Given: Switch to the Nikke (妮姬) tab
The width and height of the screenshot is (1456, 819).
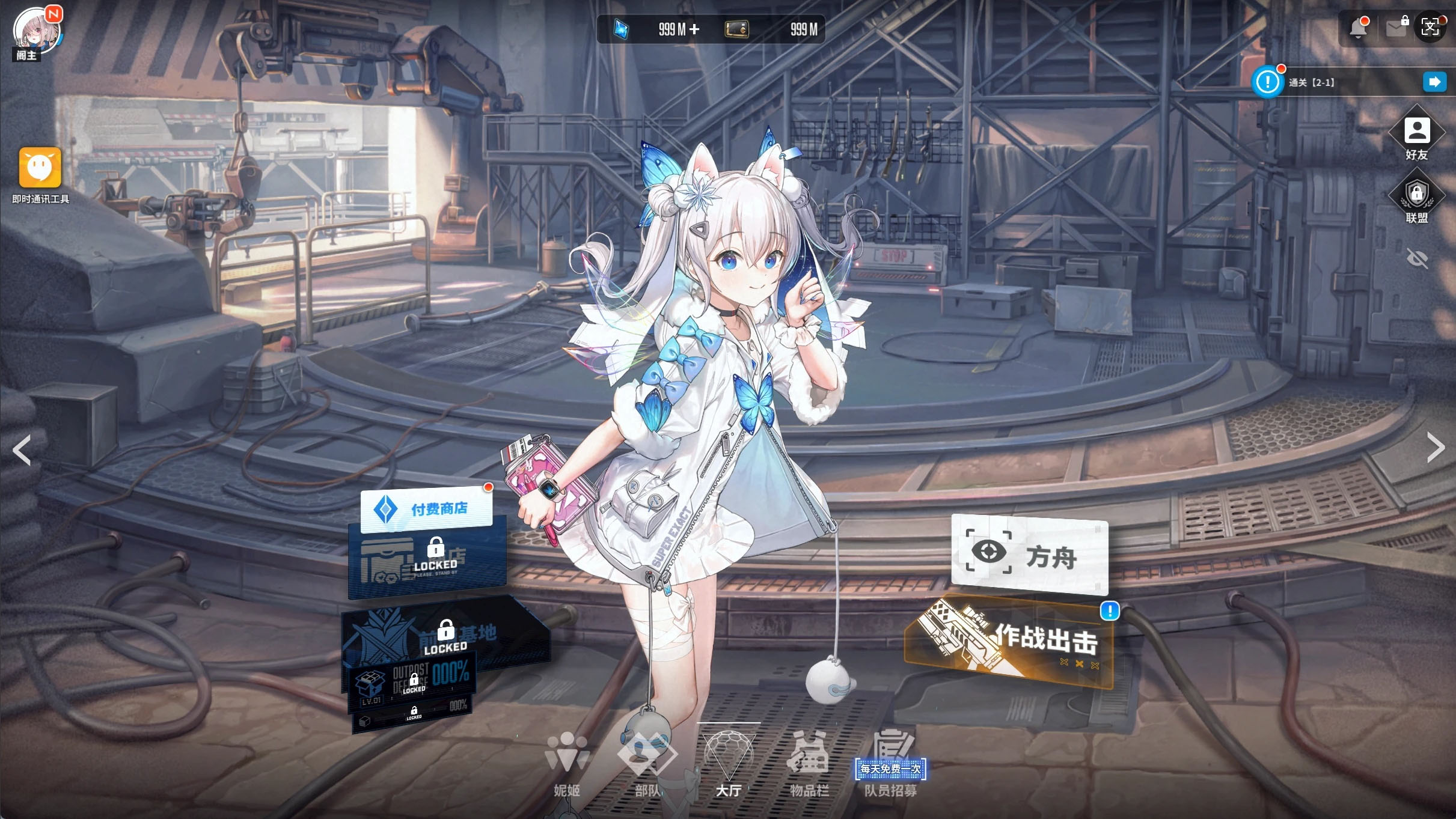Looking at the screenshot, I should 567,764.
